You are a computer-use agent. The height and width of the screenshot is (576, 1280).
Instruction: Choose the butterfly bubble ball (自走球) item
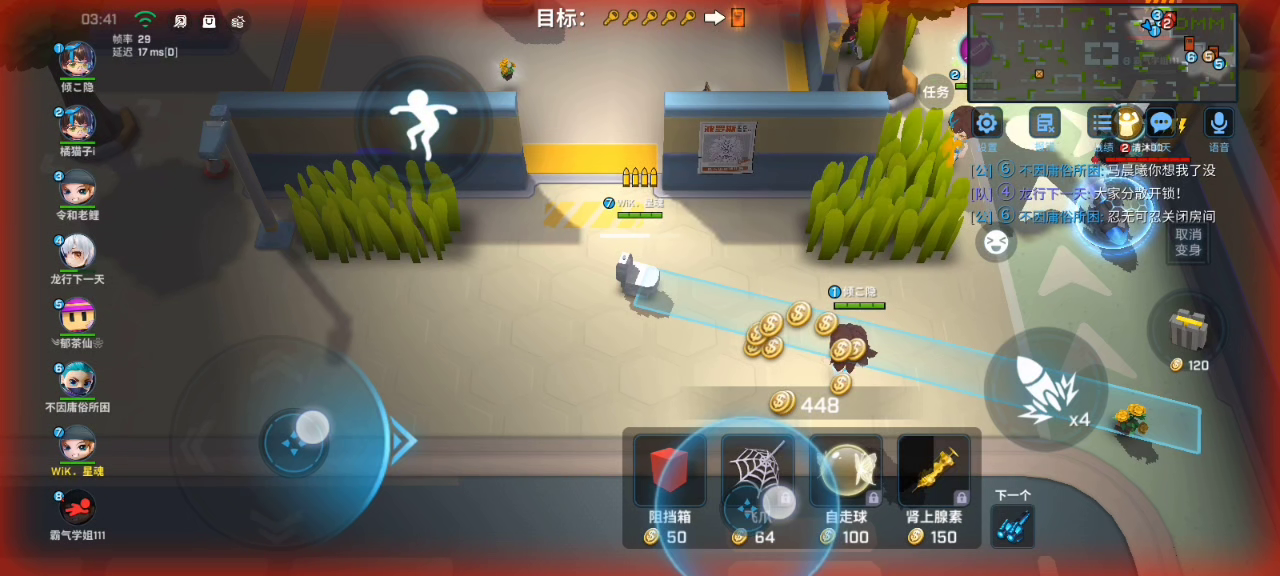[846, 471]
